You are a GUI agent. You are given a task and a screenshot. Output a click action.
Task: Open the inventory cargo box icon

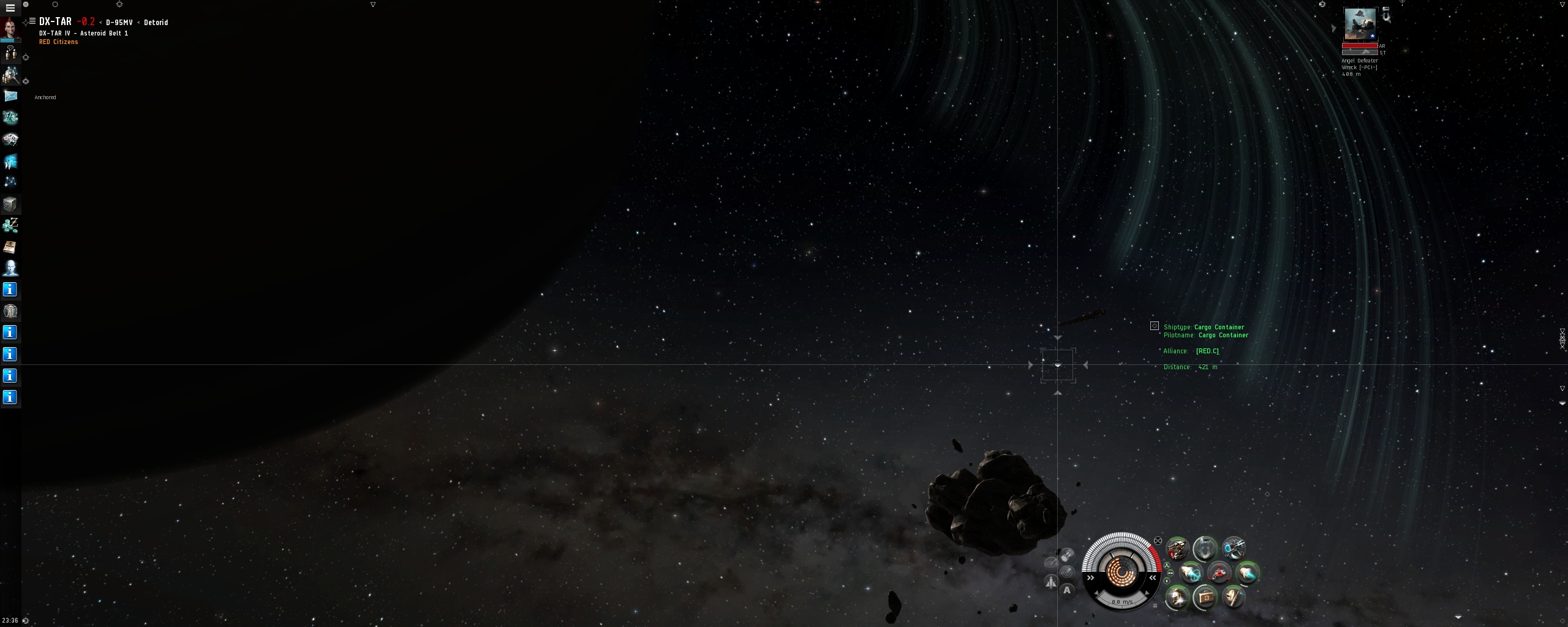[x=10, y=204]
